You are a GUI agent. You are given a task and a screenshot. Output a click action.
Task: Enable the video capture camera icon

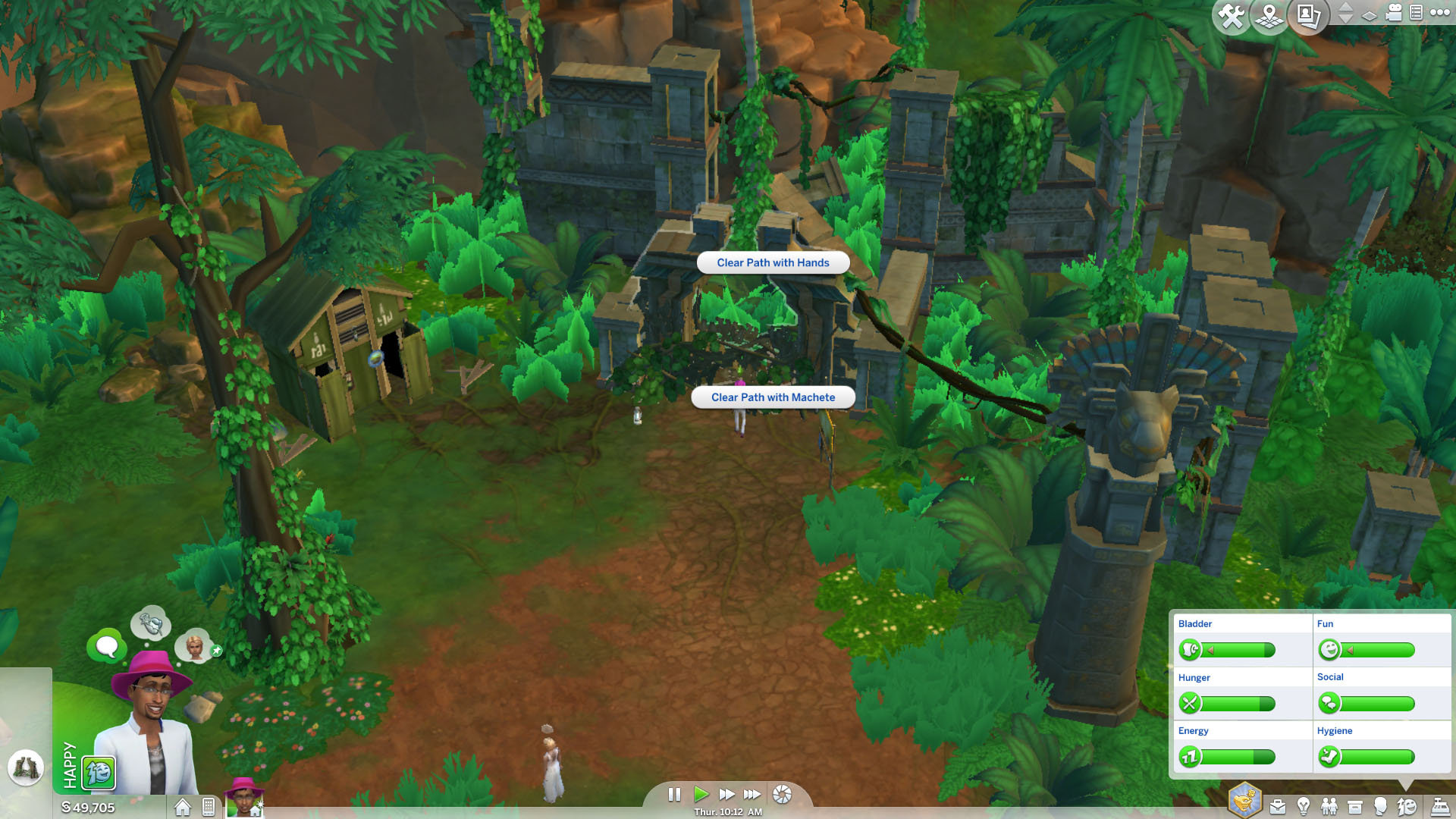(x=1393, y=13)
